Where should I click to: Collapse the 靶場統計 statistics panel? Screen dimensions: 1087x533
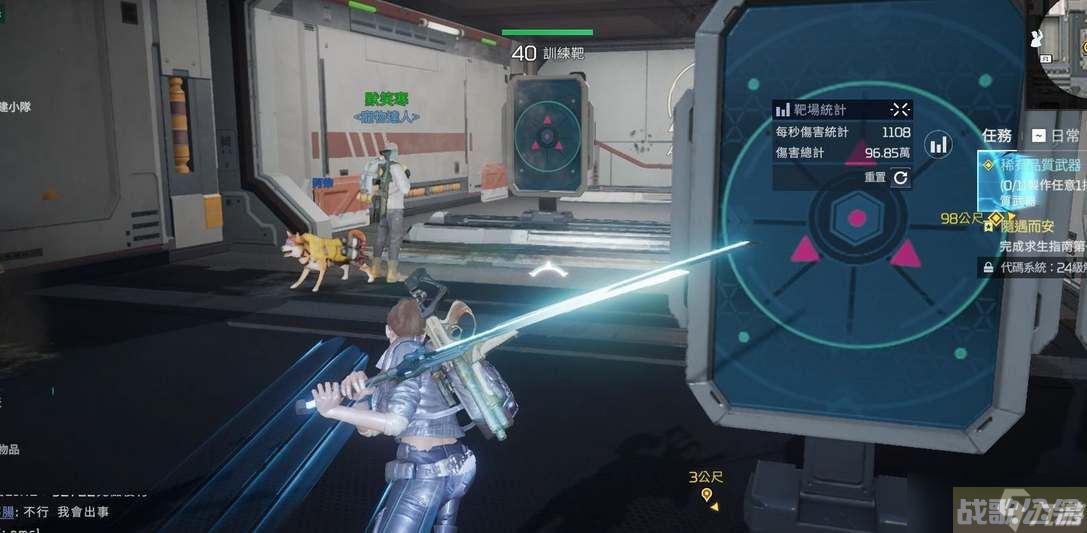[x=900, y=109]
